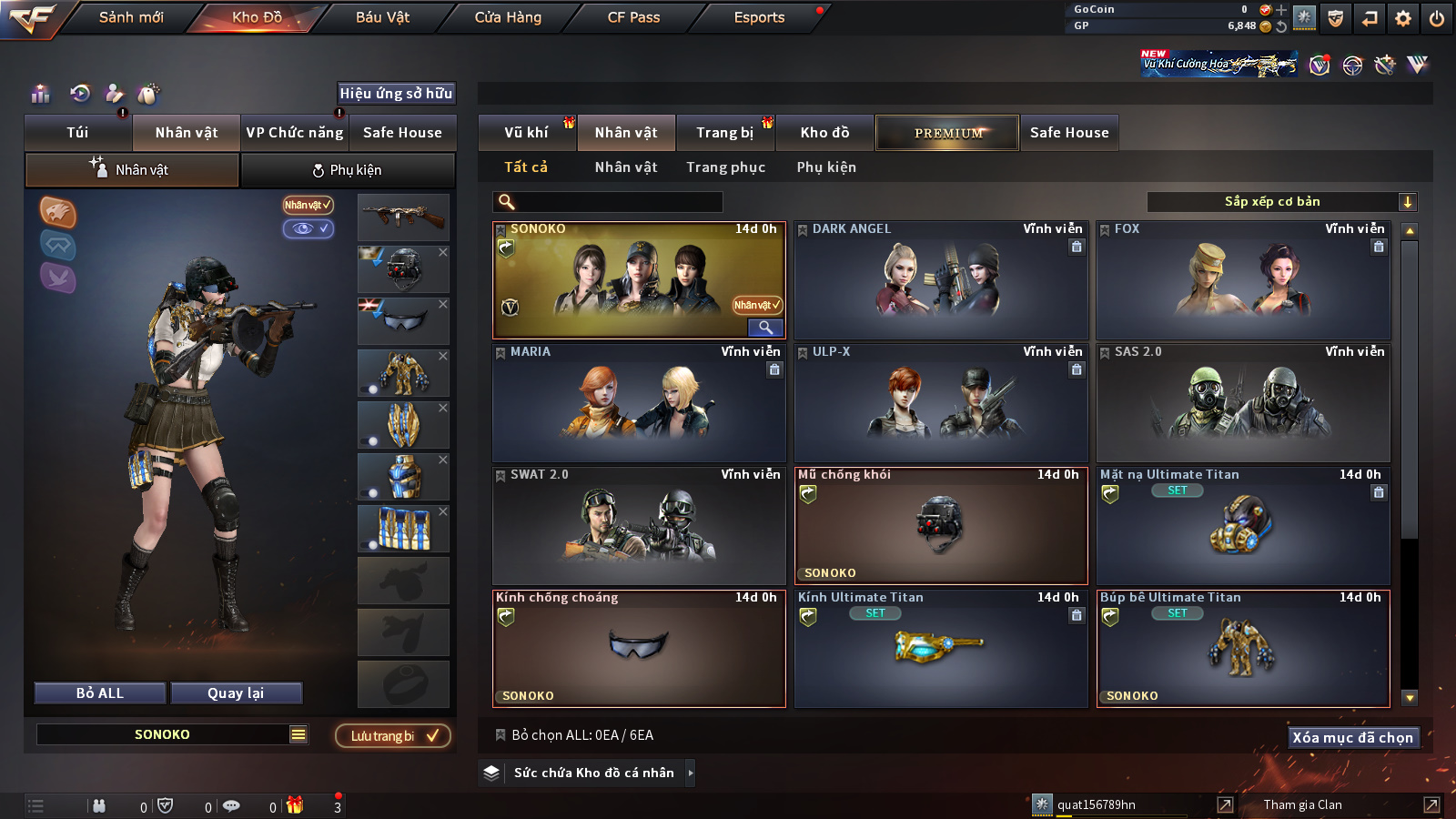The height and width of the screenshot is (819, 1456).
Task: Select the Vũ khí inventory tab
Action: [x=526, y=133]
